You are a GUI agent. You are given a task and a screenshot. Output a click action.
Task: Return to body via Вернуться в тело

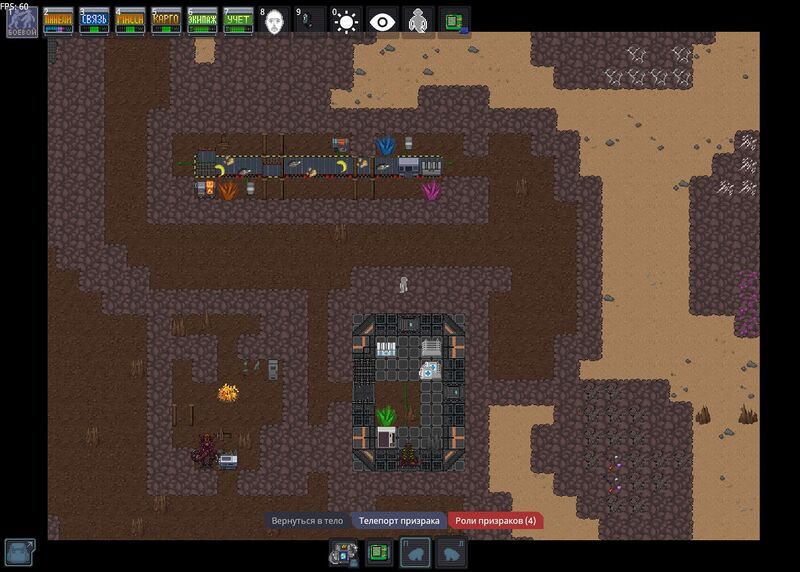pos(307,521)
